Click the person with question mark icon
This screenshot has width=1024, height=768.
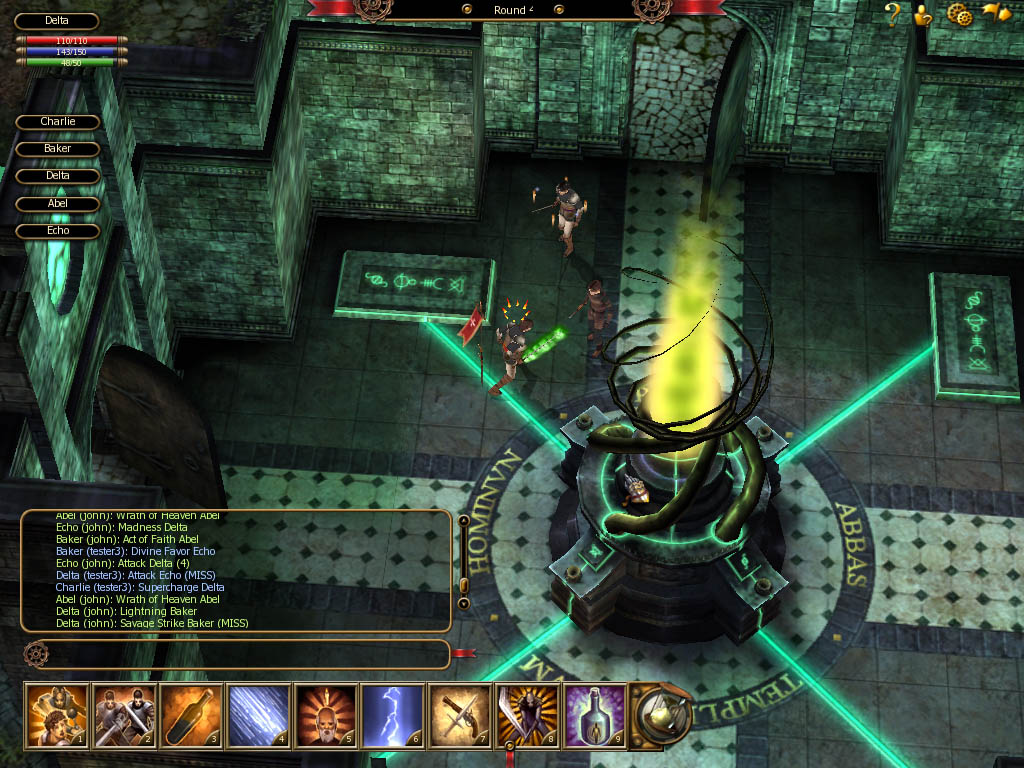pos(923,14)
